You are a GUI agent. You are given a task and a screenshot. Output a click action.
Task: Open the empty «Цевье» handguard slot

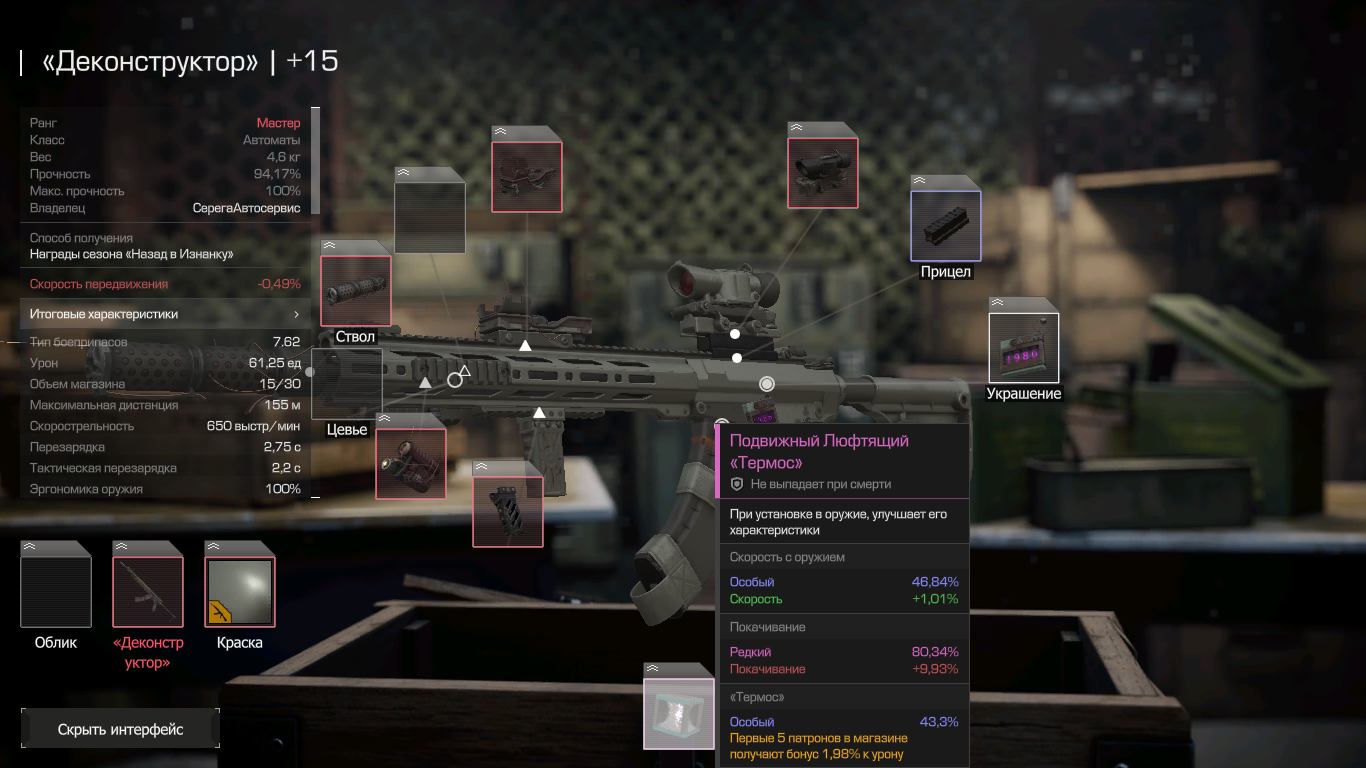(x=347, y=383)
